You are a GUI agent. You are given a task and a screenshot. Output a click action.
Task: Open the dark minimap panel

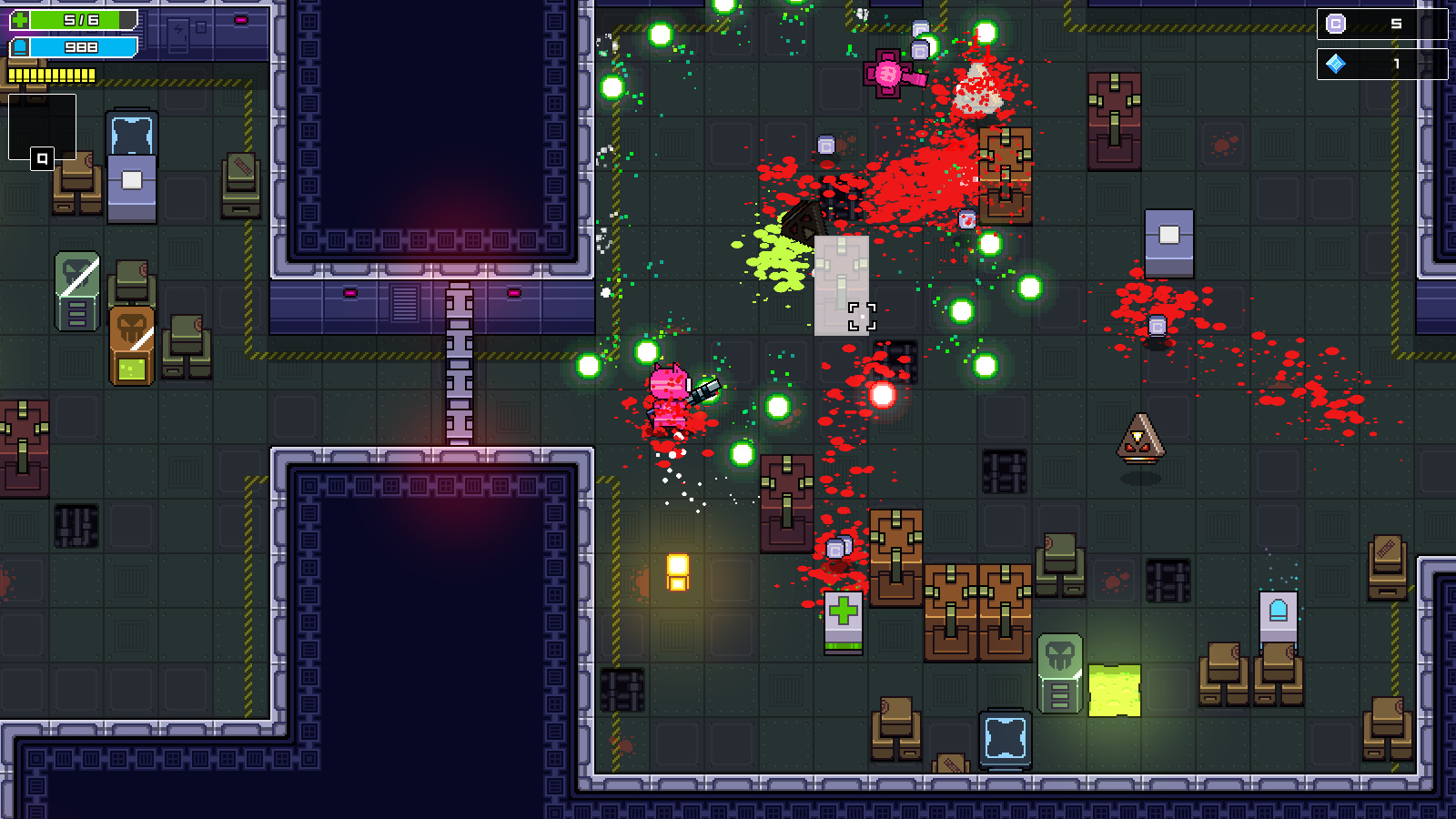42,128
